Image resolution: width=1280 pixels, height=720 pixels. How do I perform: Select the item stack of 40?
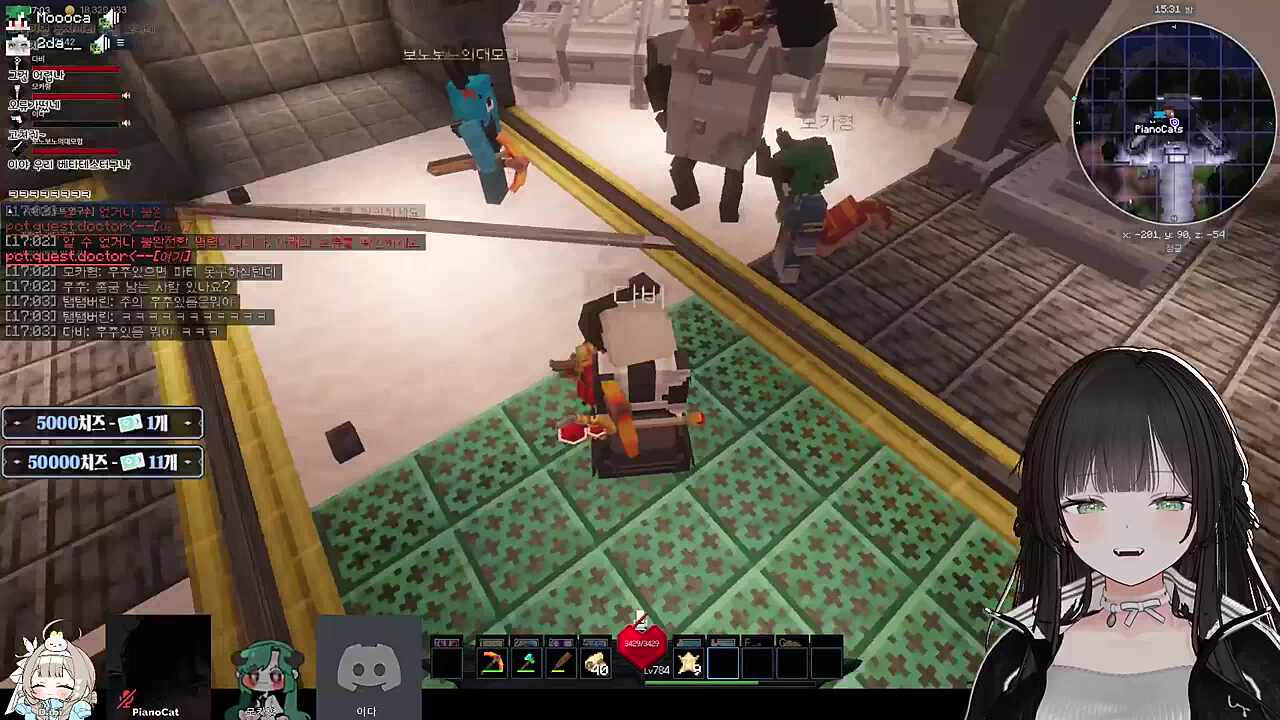596,664
